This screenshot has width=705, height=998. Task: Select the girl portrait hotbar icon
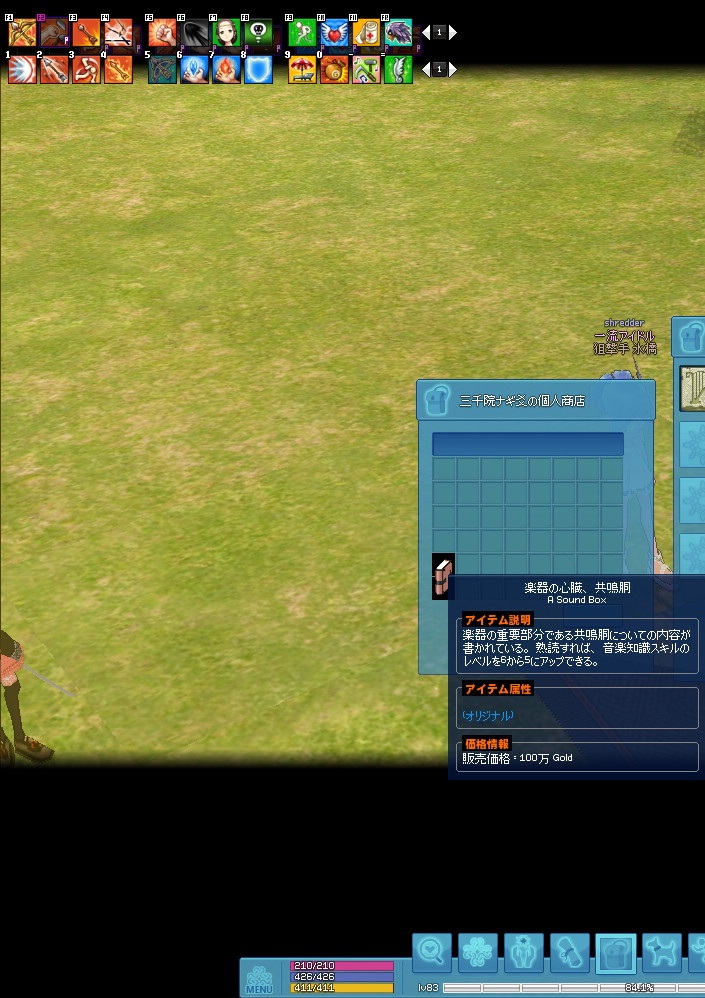226,33
